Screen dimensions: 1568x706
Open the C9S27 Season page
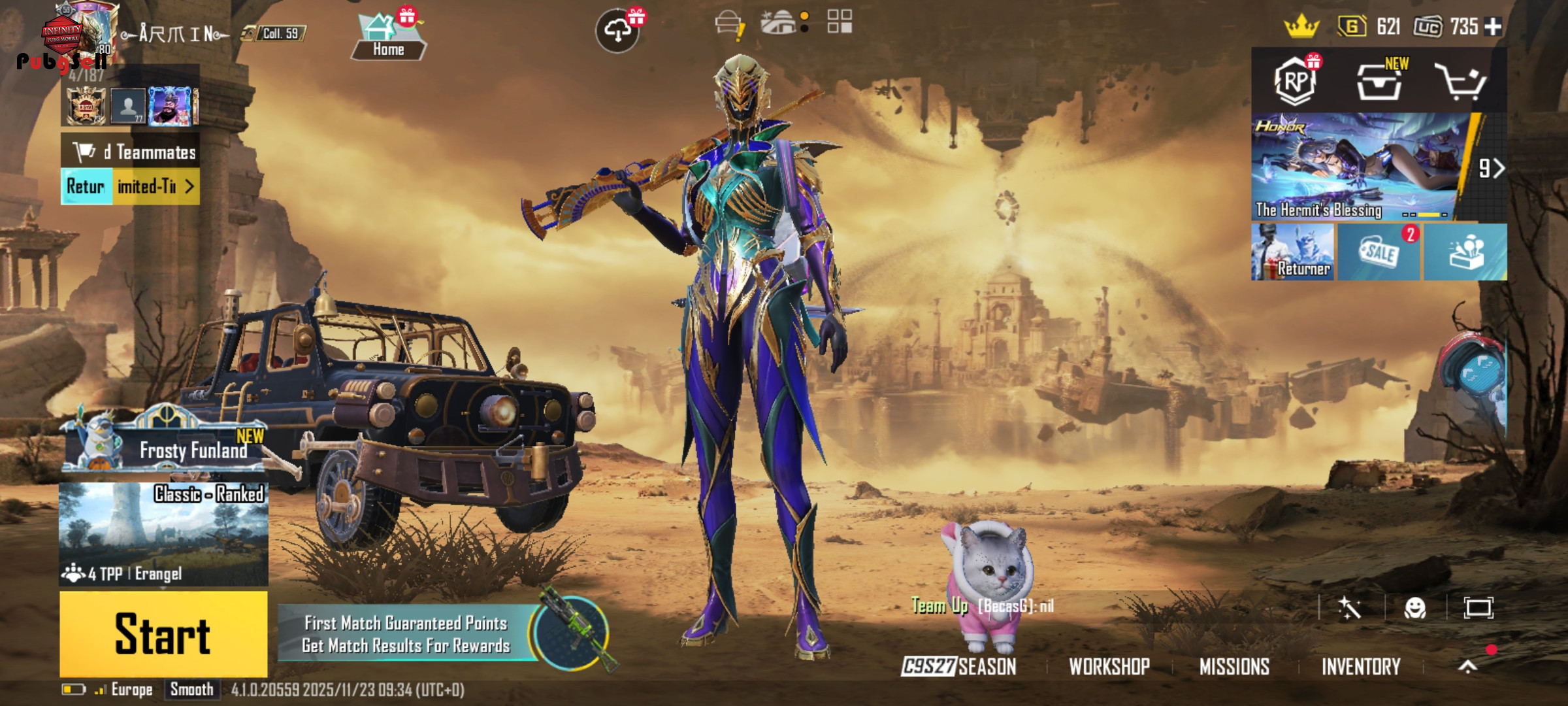tap(959, 667)
